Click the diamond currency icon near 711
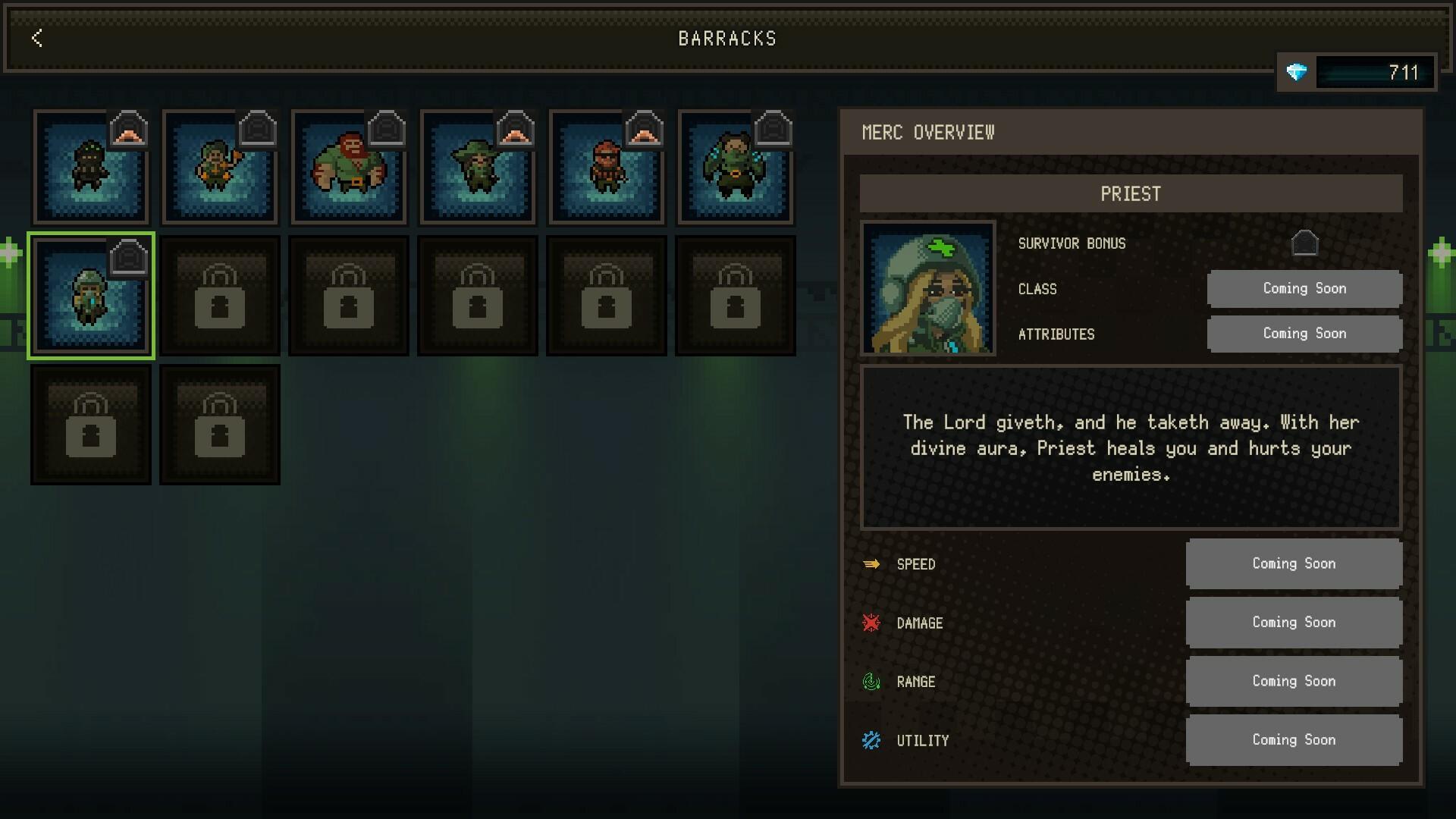The height and width of the screenshot is (819, 1456). 1298,73
